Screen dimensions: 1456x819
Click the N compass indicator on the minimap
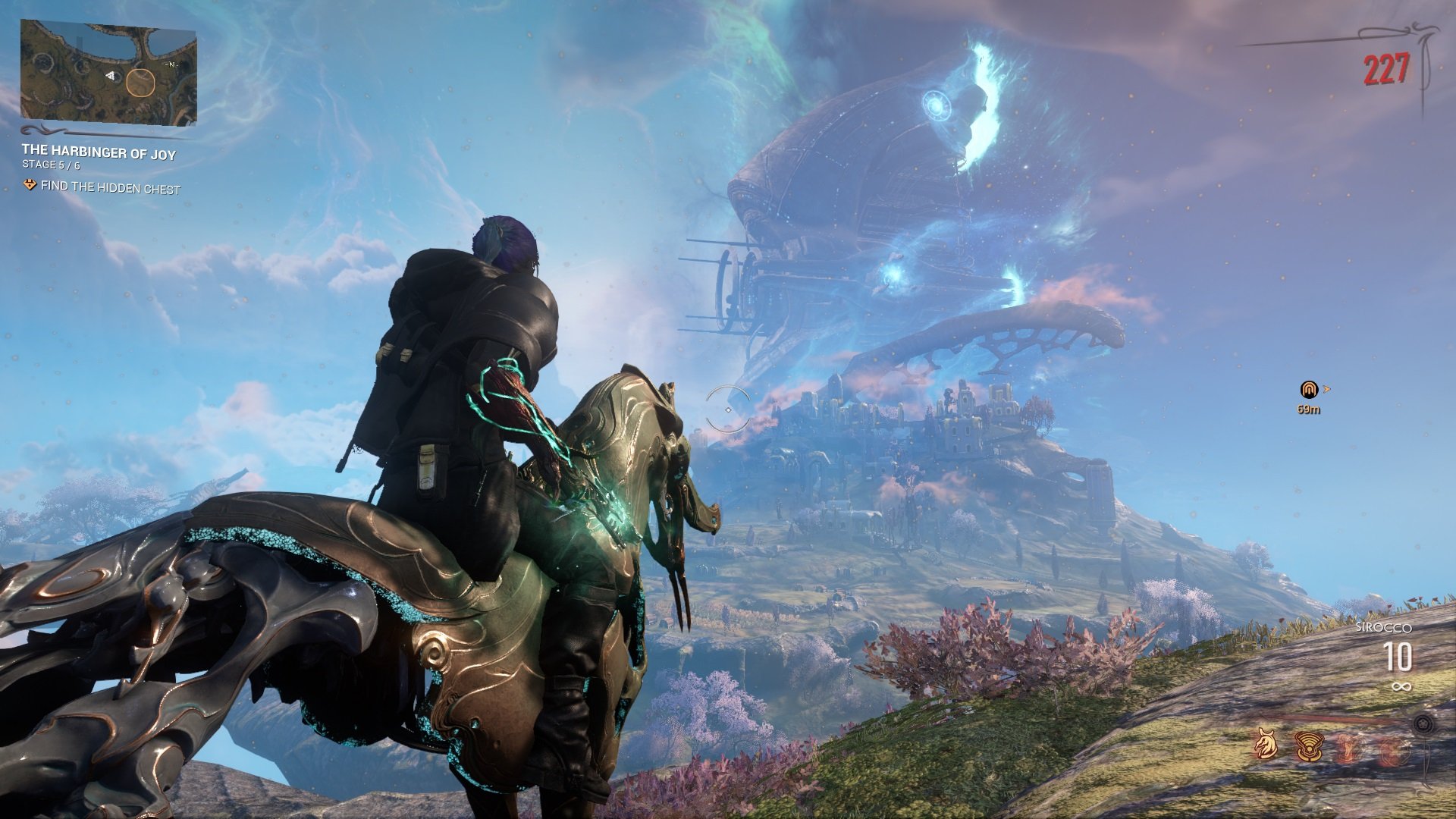(172, 64)
